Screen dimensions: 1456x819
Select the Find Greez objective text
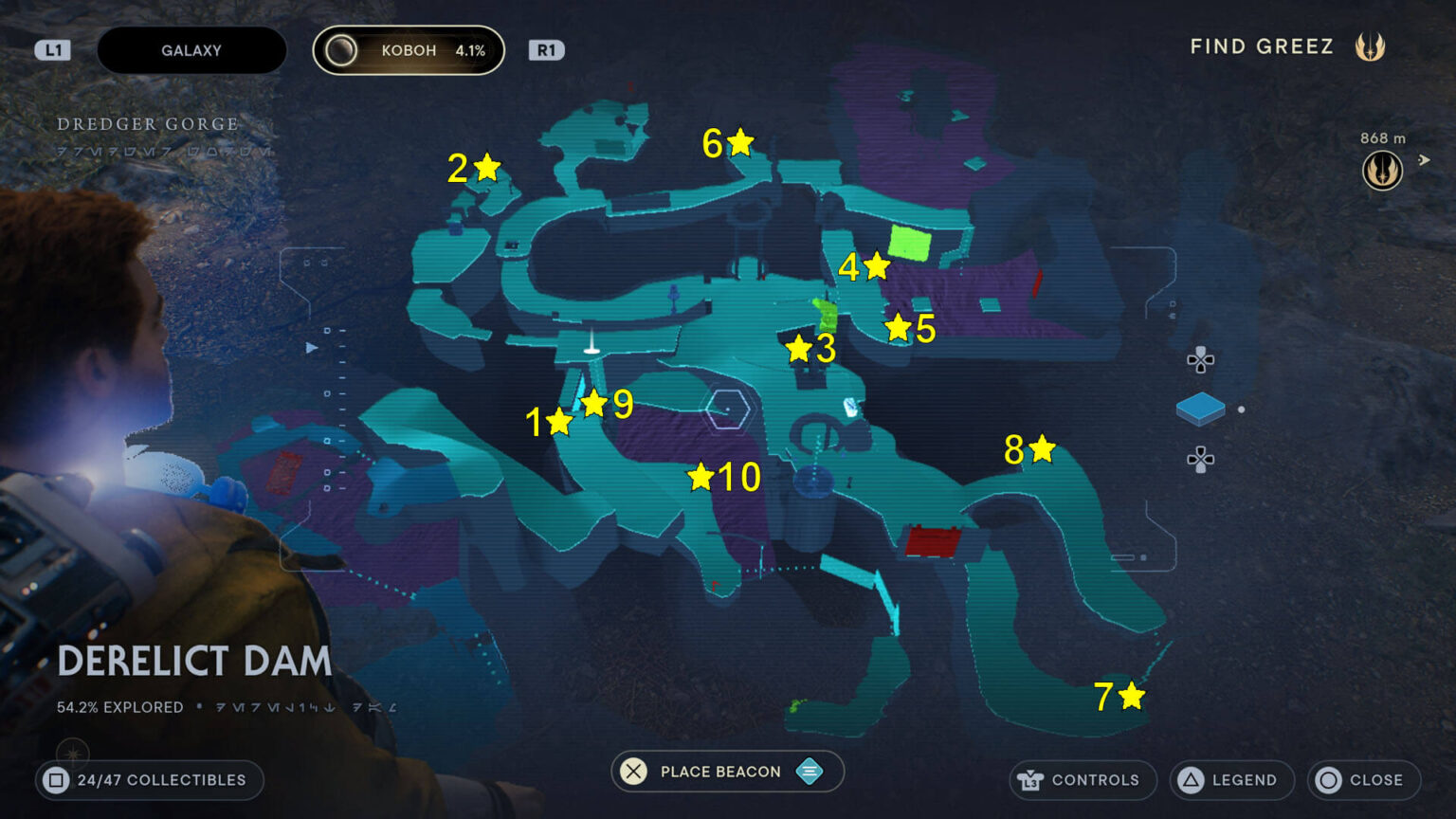pos(1262,45)
